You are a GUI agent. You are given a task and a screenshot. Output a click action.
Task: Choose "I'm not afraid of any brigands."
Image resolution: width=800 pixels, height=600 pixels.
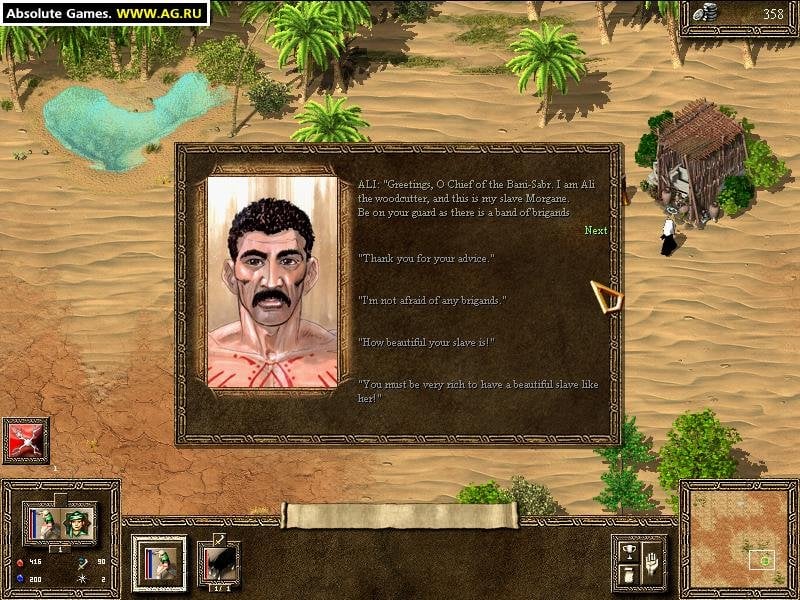pos(433,301)
